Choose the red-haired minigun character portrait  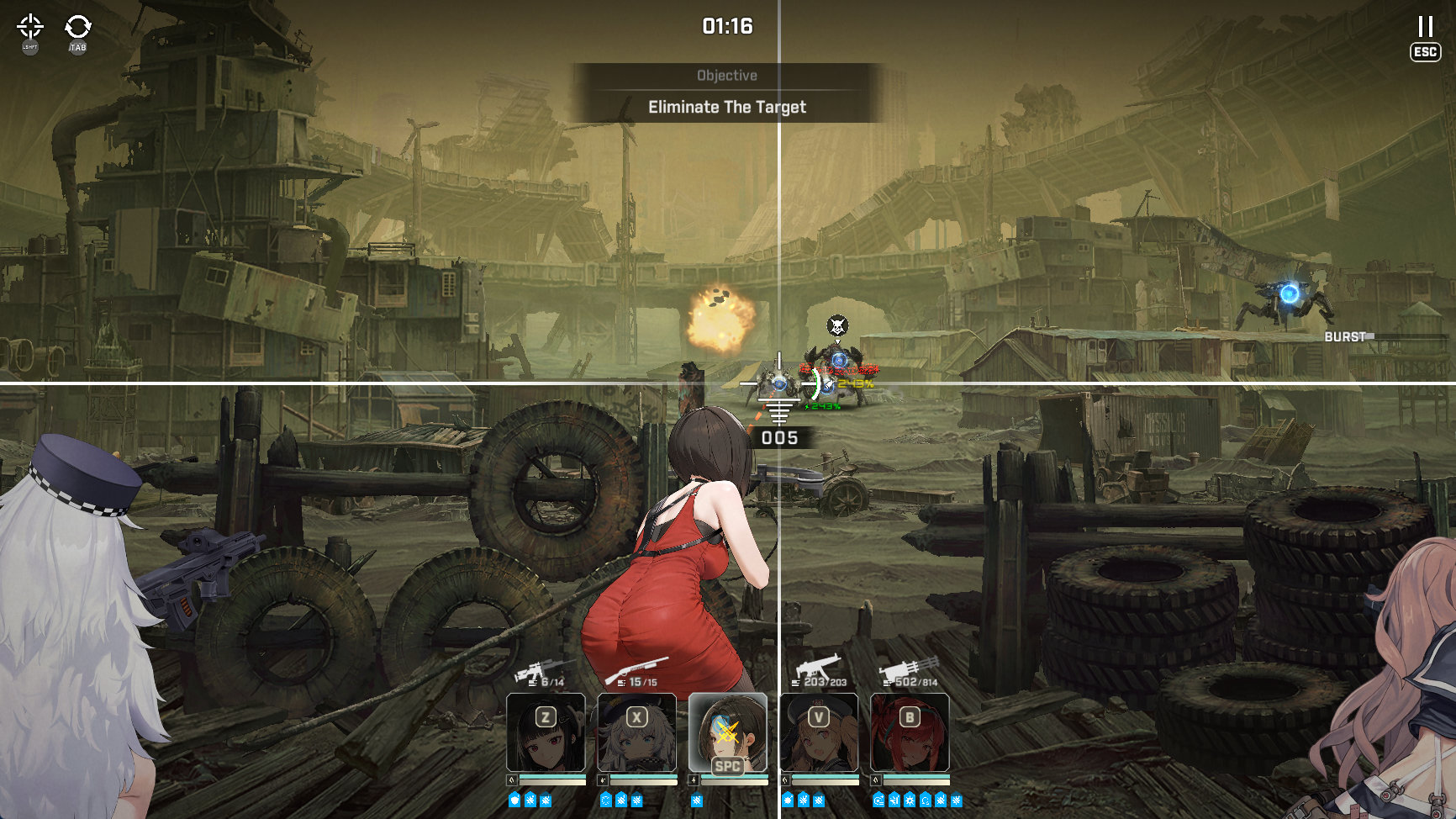point(909,732)
